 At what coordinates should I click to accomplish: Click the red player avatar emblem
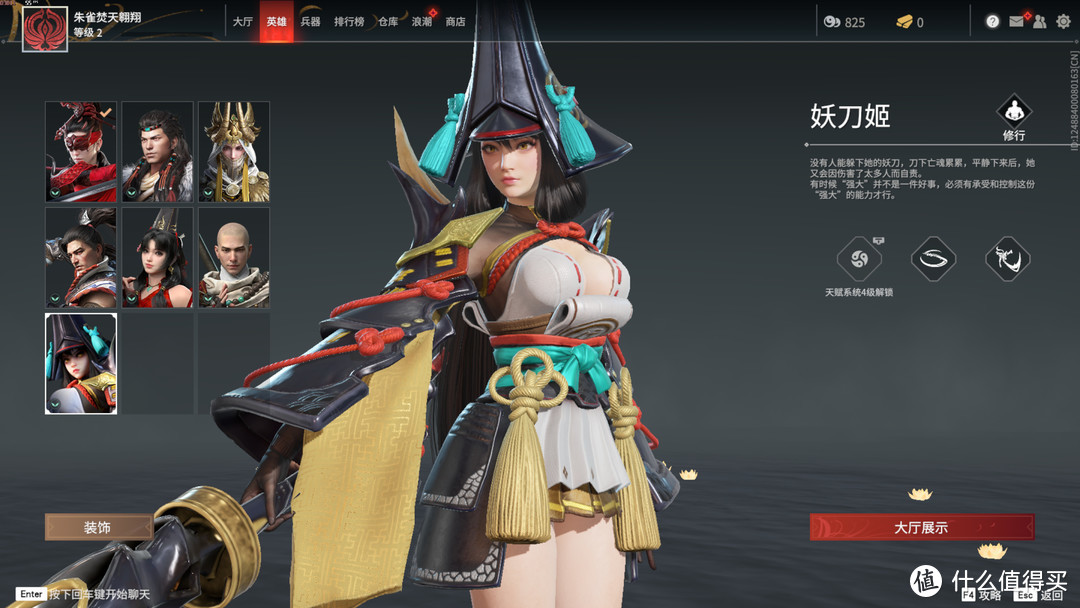[45, 27]
